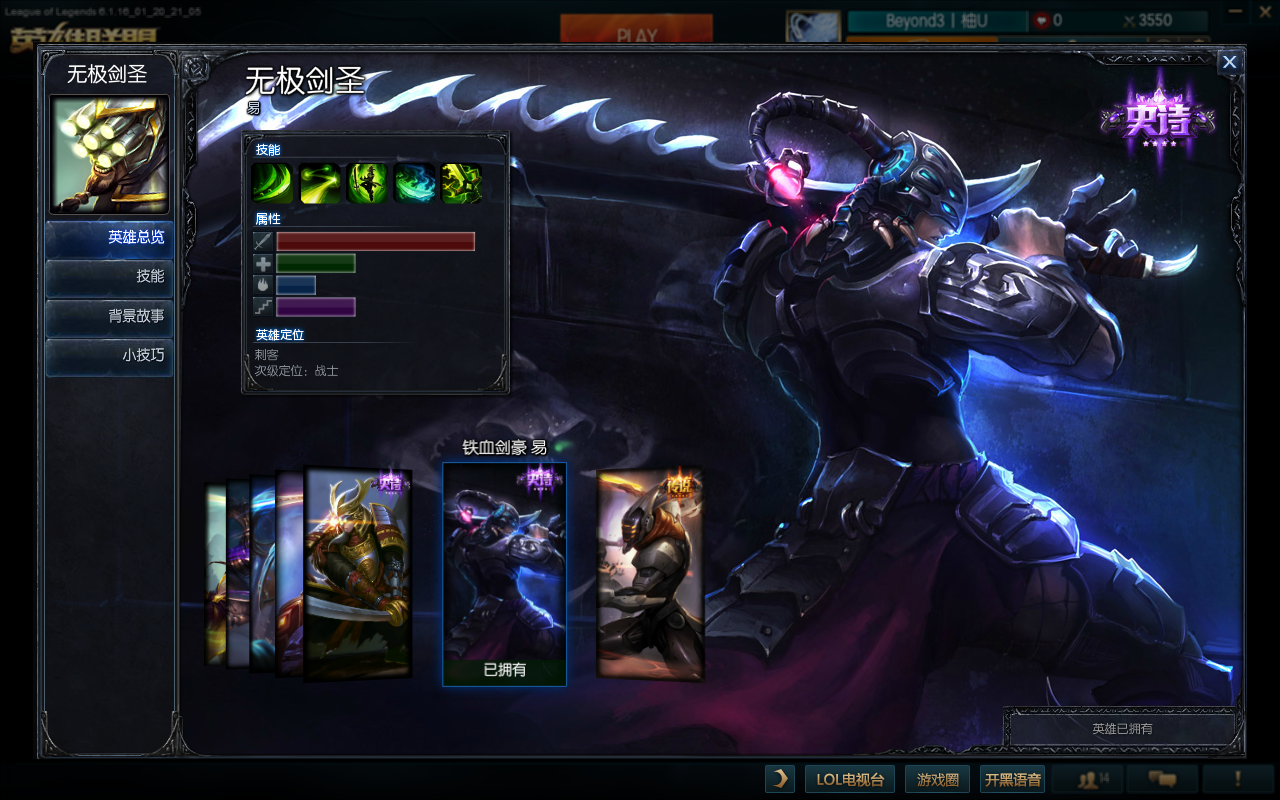Click the 英雄已拥有 button
Viewport: 1280px width, 800px height.
pyautogui.click(x=1122, y=729)
